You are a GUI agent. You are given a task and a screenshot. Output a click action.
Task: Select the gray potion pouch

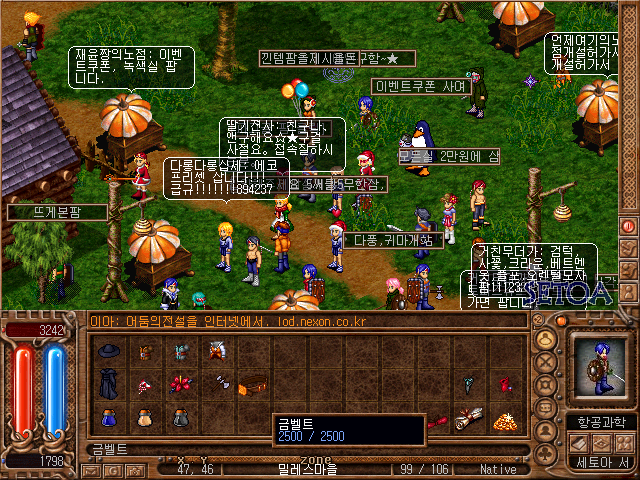[x=180, y=418]
